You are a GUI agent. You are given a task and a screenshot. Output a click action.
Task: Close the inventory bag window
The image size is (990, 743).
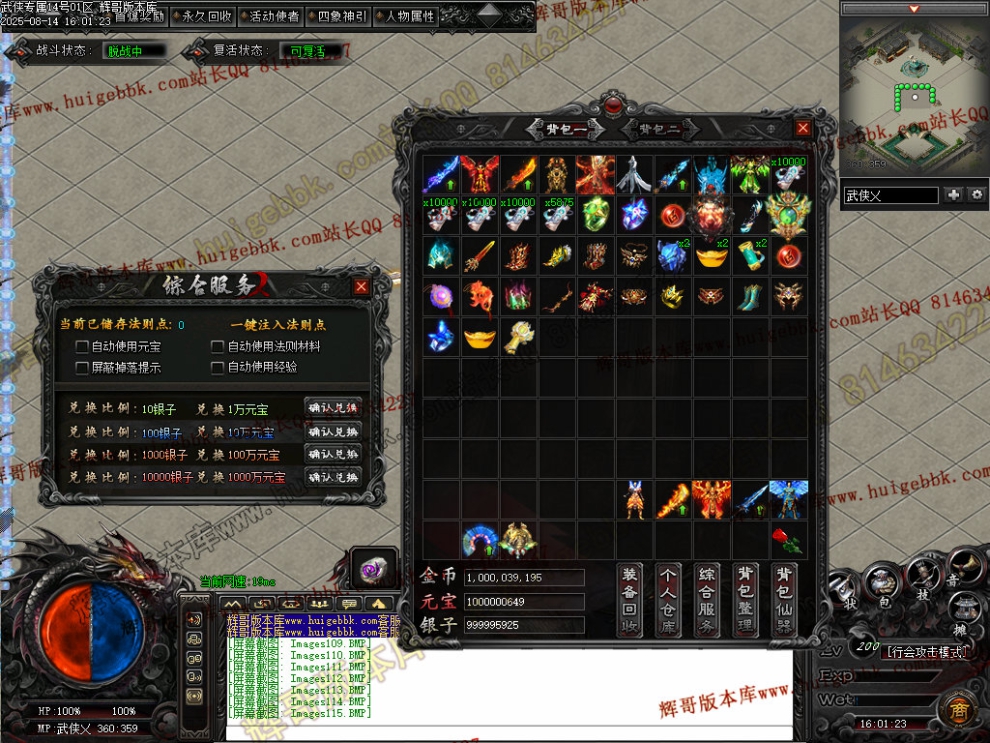pos(803,128)
